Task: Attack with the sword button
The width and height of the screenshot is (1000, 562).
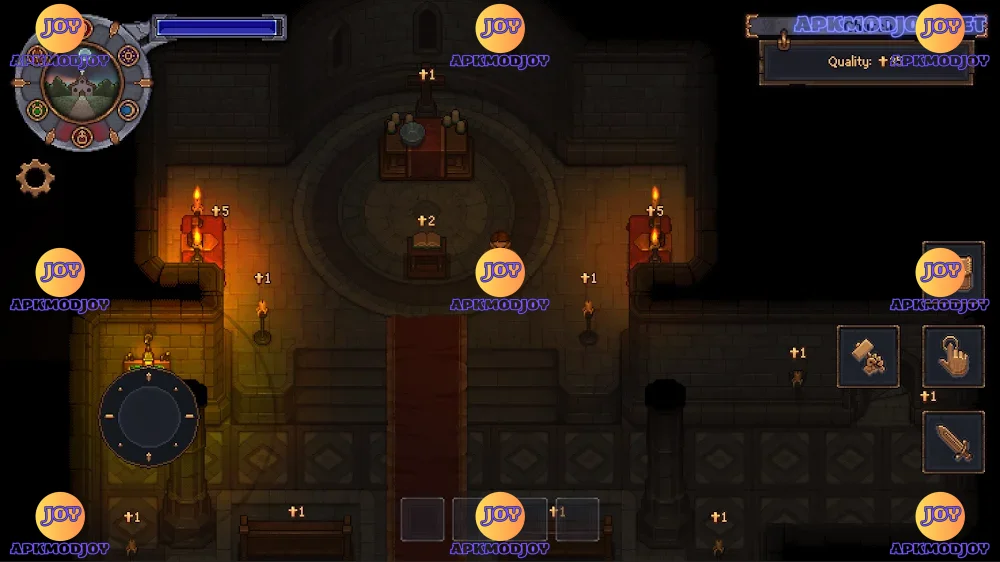Action: point(953,442)
